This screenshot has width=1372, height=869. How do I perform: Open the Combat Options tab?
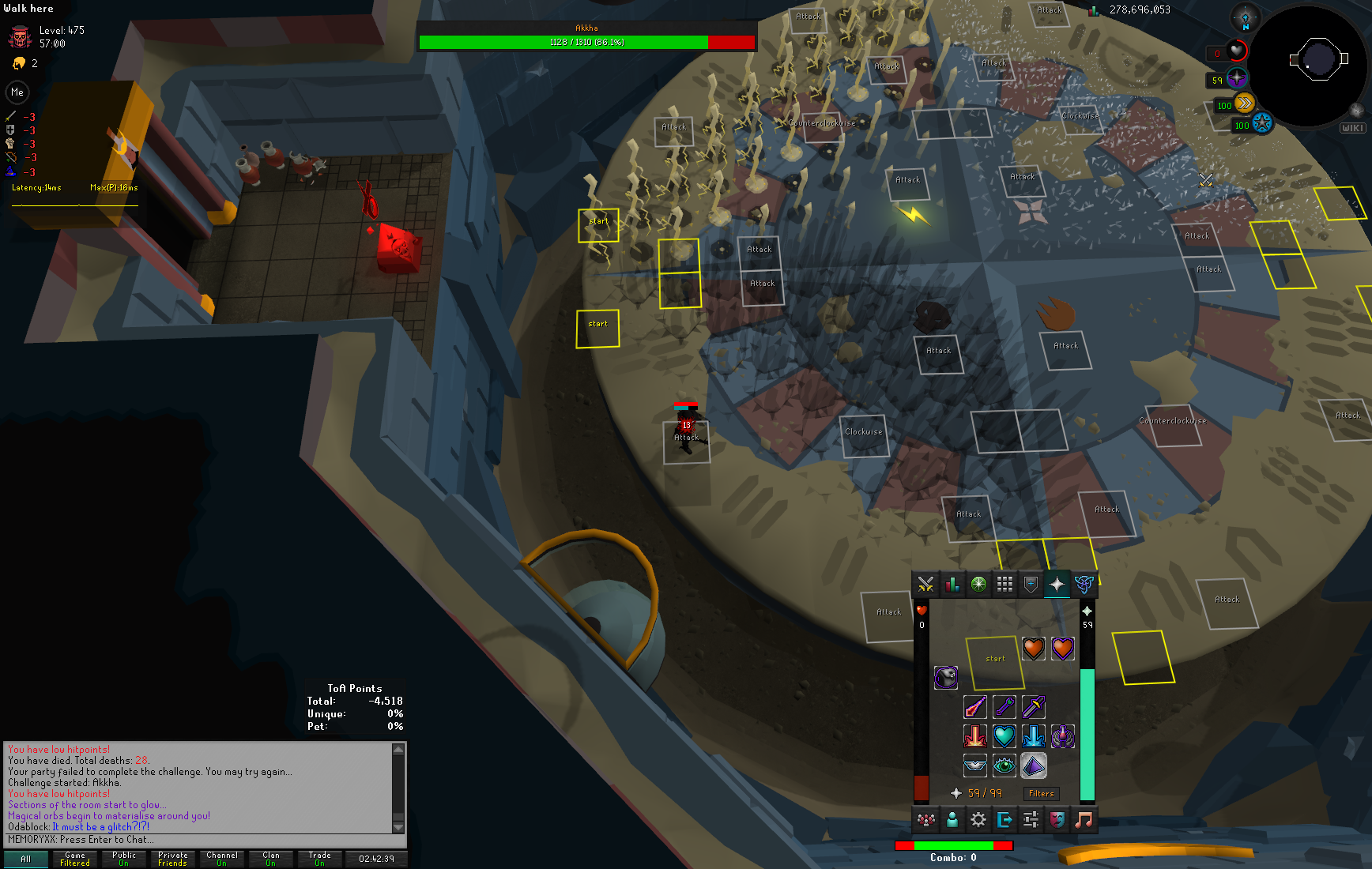pyautogui.click(x=925, y=585)
